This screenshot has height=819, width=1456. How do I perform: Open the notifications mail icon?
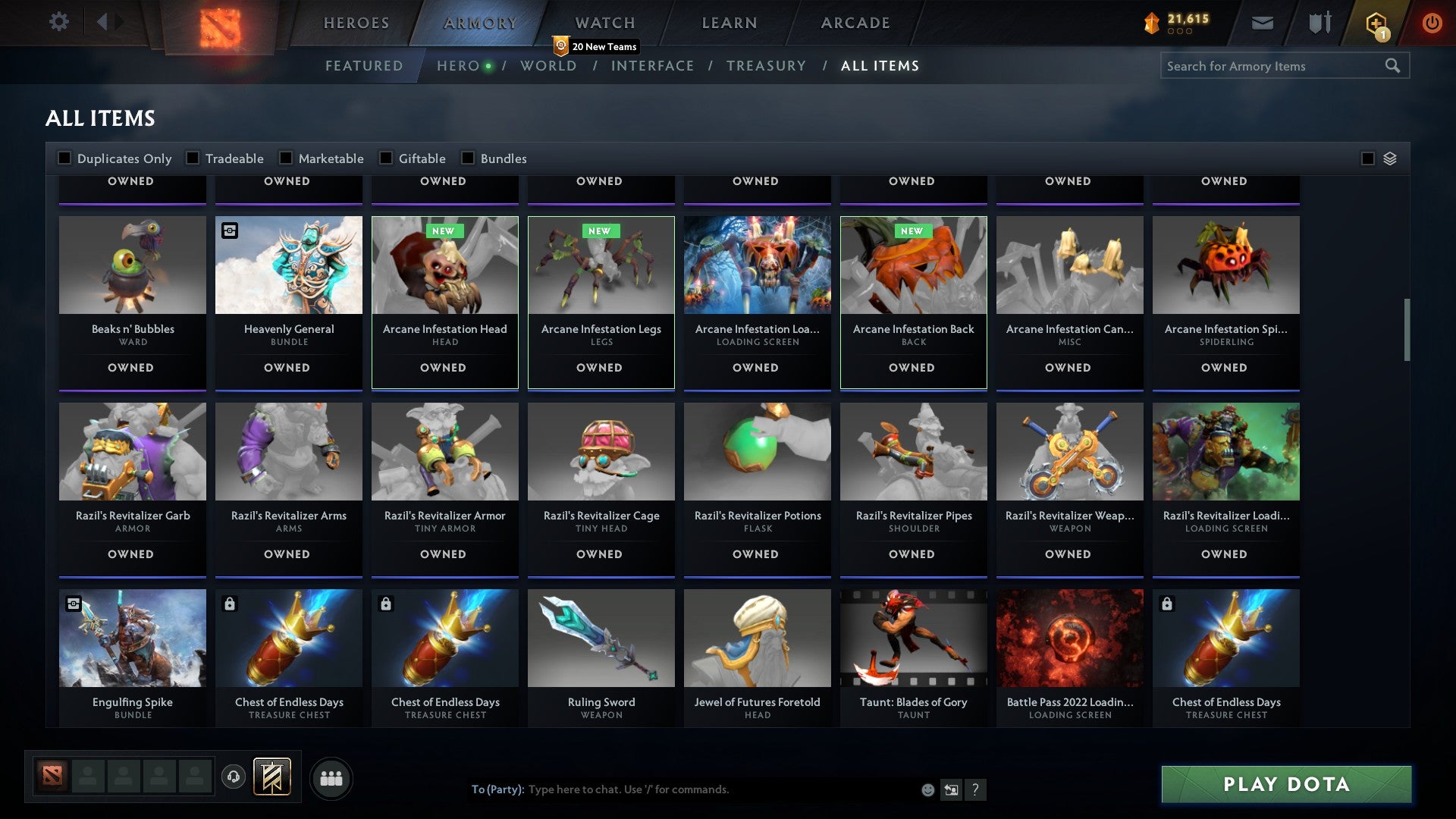(1263, 23)
